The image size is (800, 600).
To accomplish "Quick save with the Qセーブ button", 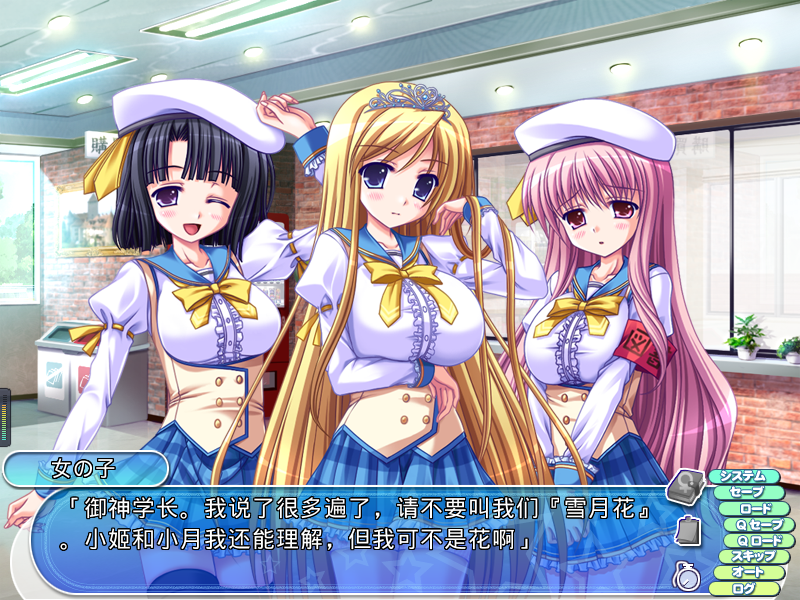I will pos(760,524).
